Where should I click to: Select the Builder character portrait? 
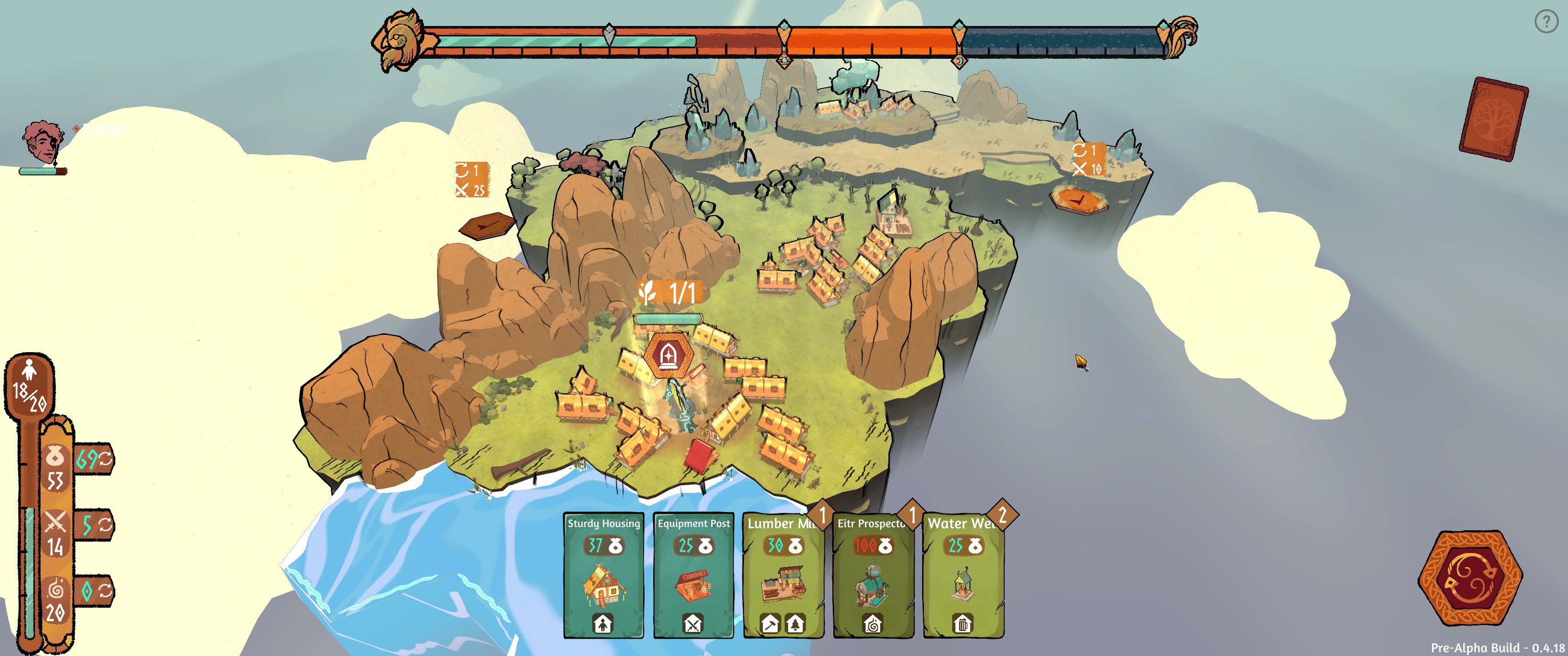pyautogui.click(x=42, y=143)
